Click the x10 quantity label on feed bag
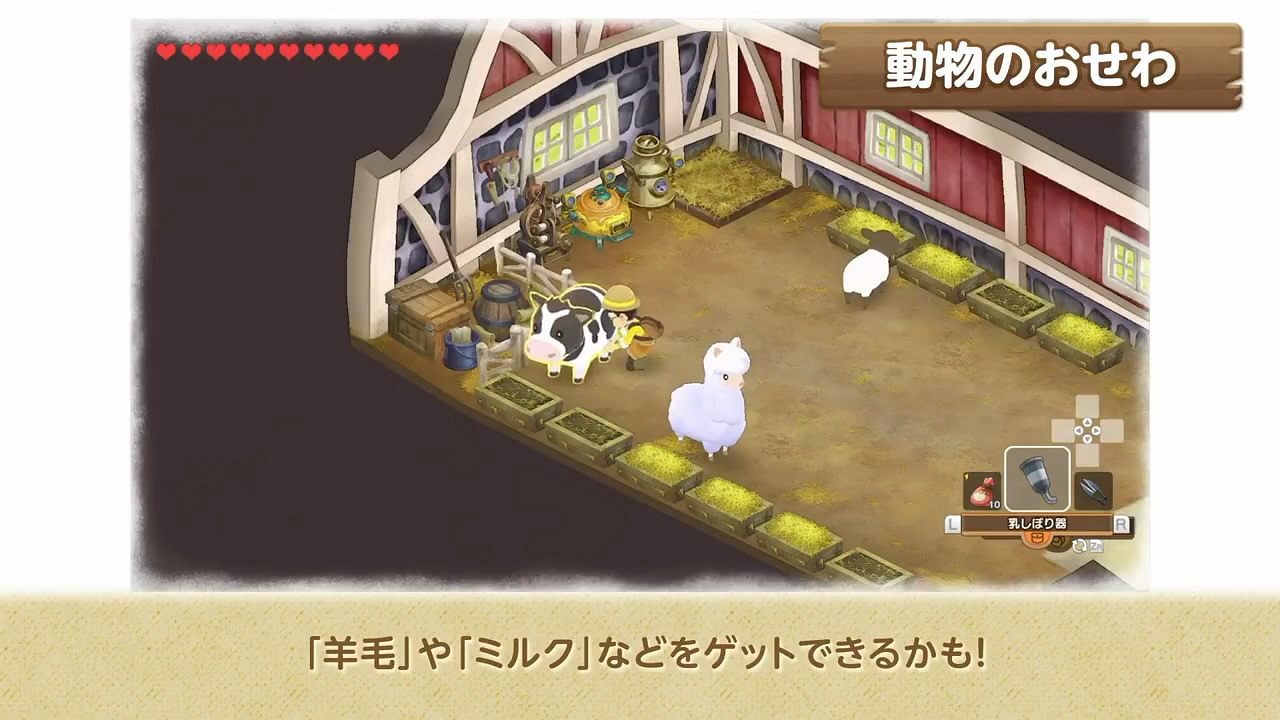This screenshot has width=1280, height=720. [996, 504]
